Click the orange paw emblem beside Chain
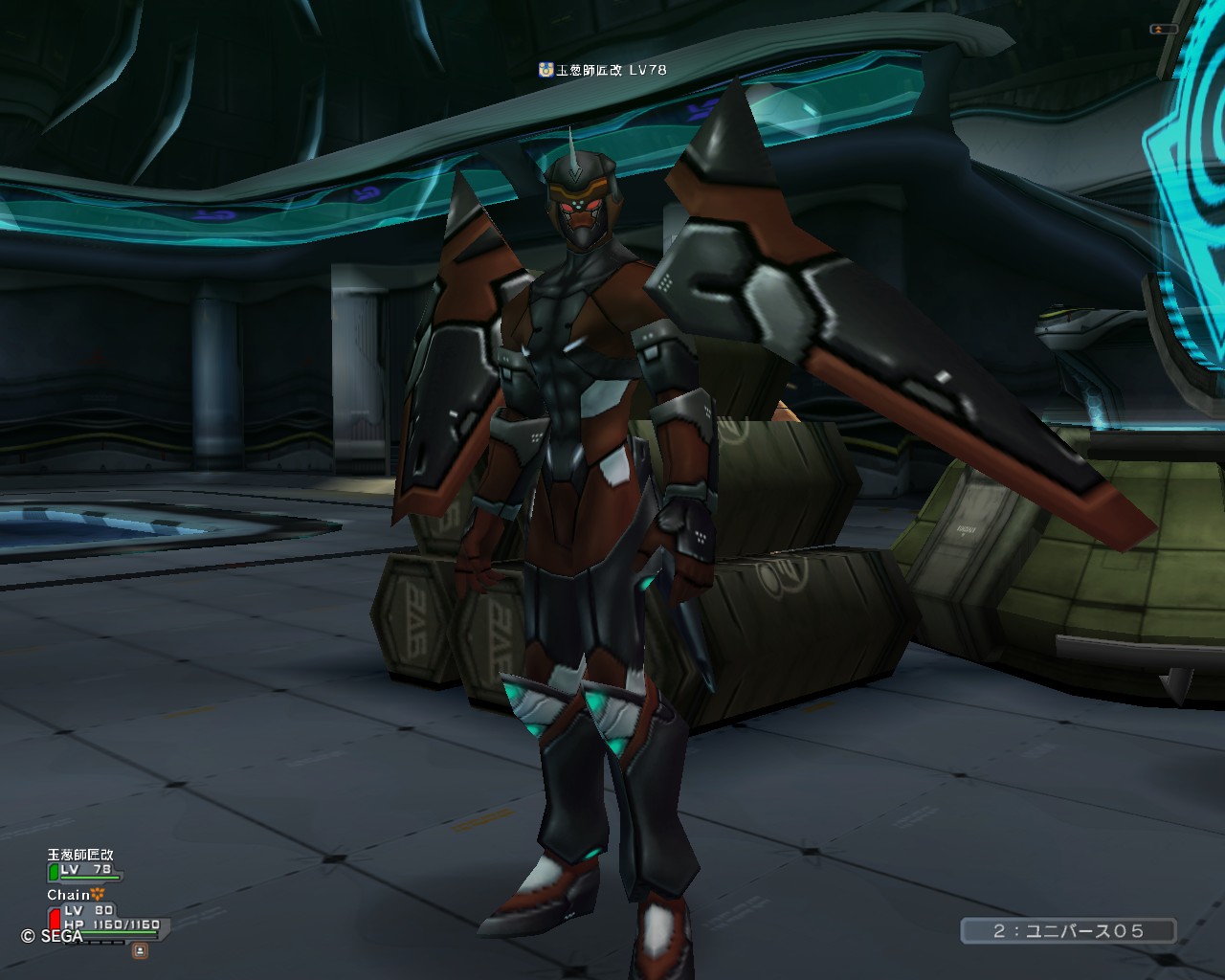1225x980 pixels. click(99, 895)
